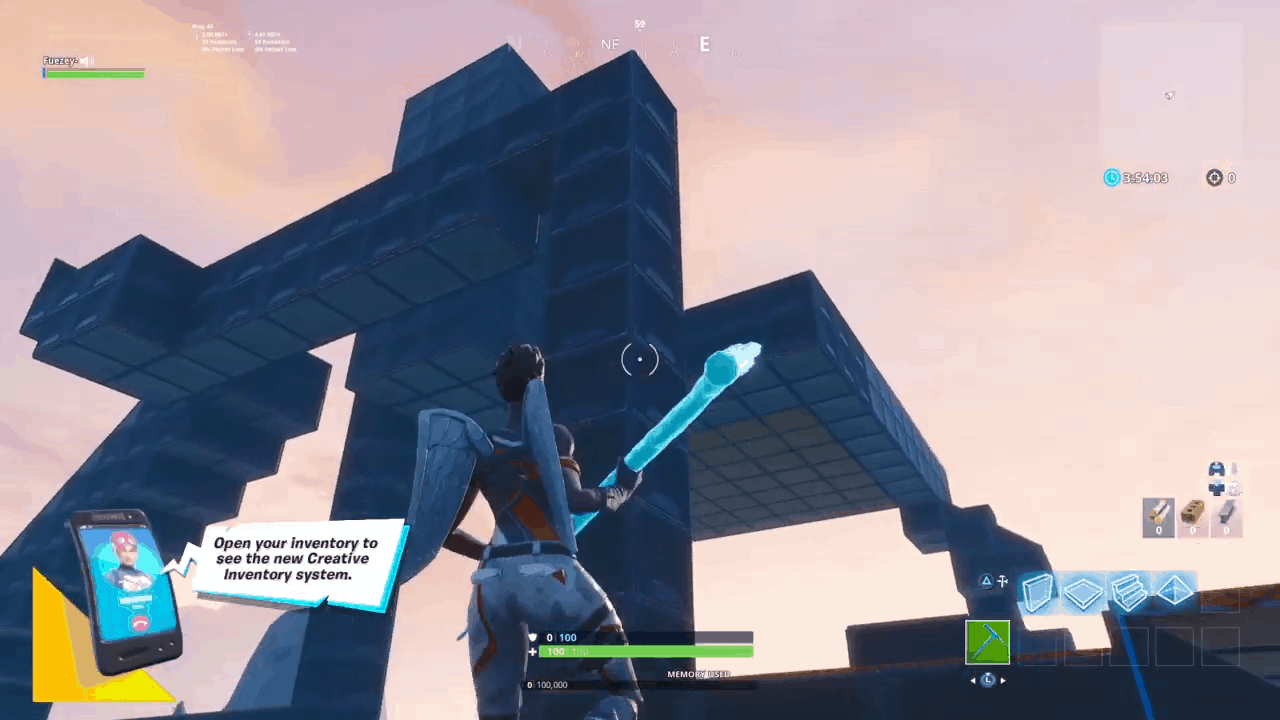Decline the incoming phone call button

click(139, 622)
